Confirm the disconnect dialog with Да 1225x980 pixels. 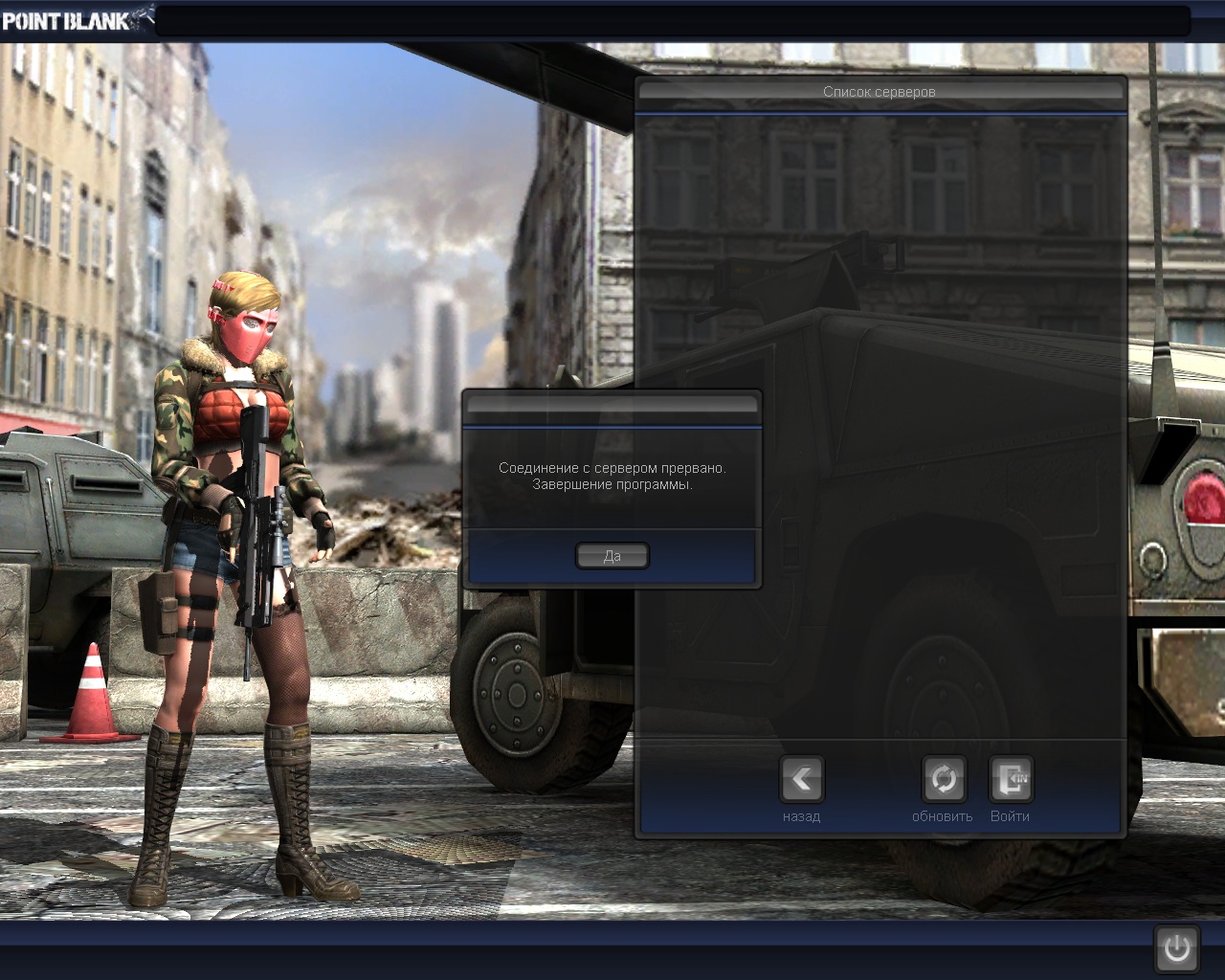tap(612, 556)
